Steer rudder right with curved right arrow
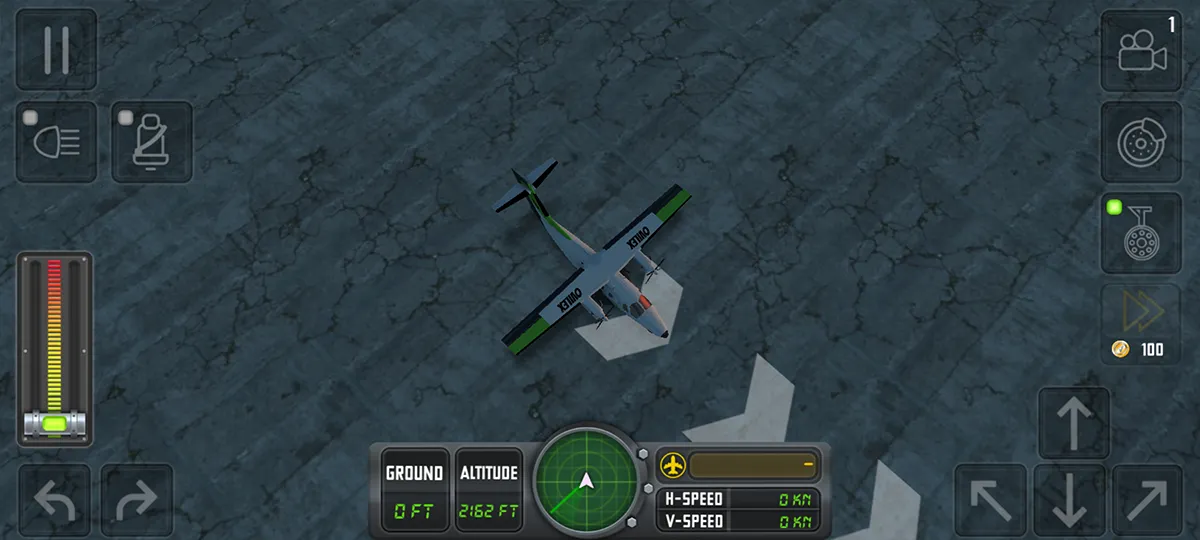 [137, 500]
